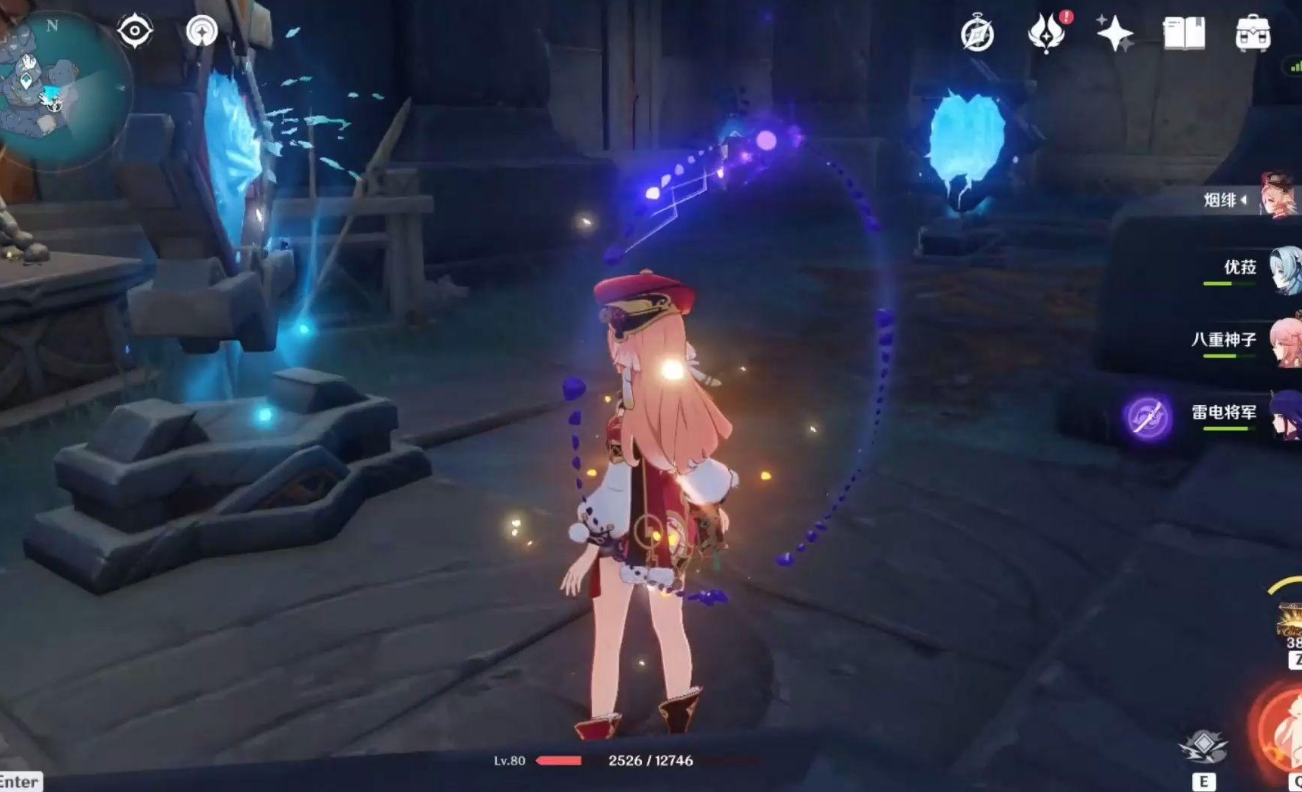Open the winged icon with red alert

tap(1045, 33)
